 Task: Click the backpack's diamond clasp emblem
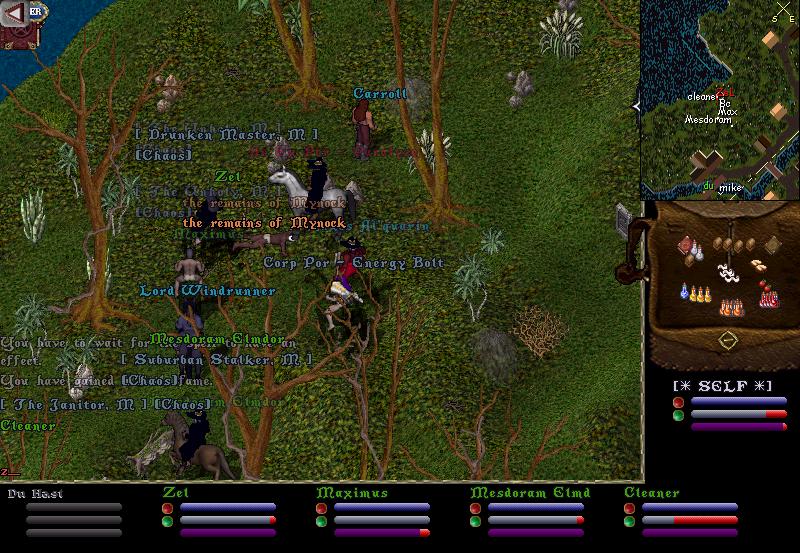[727, 340]
